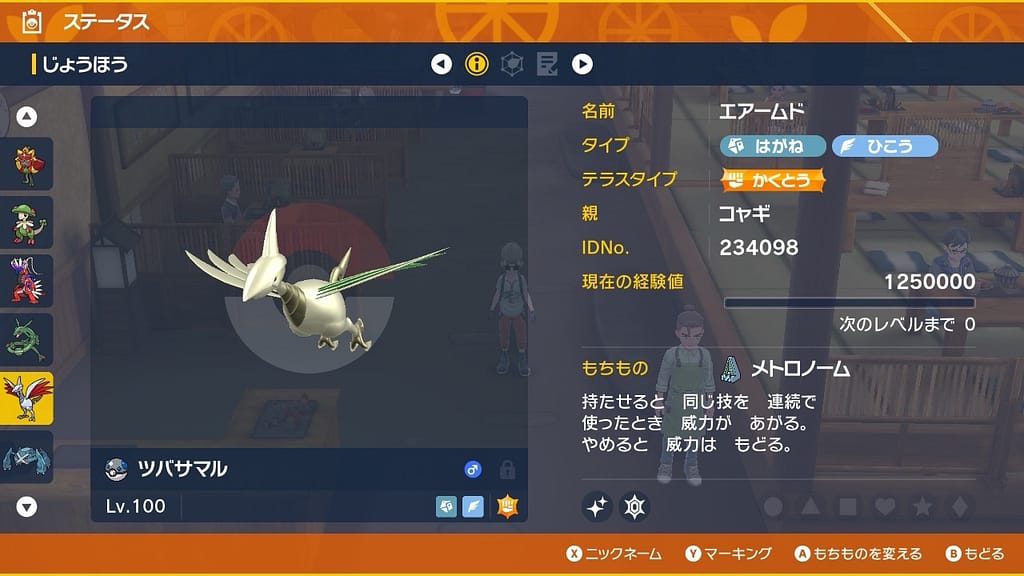Viewport: 1024px width, 576px height.
Task: Click the shiny sparkle icon
Action: coord(597,507)
